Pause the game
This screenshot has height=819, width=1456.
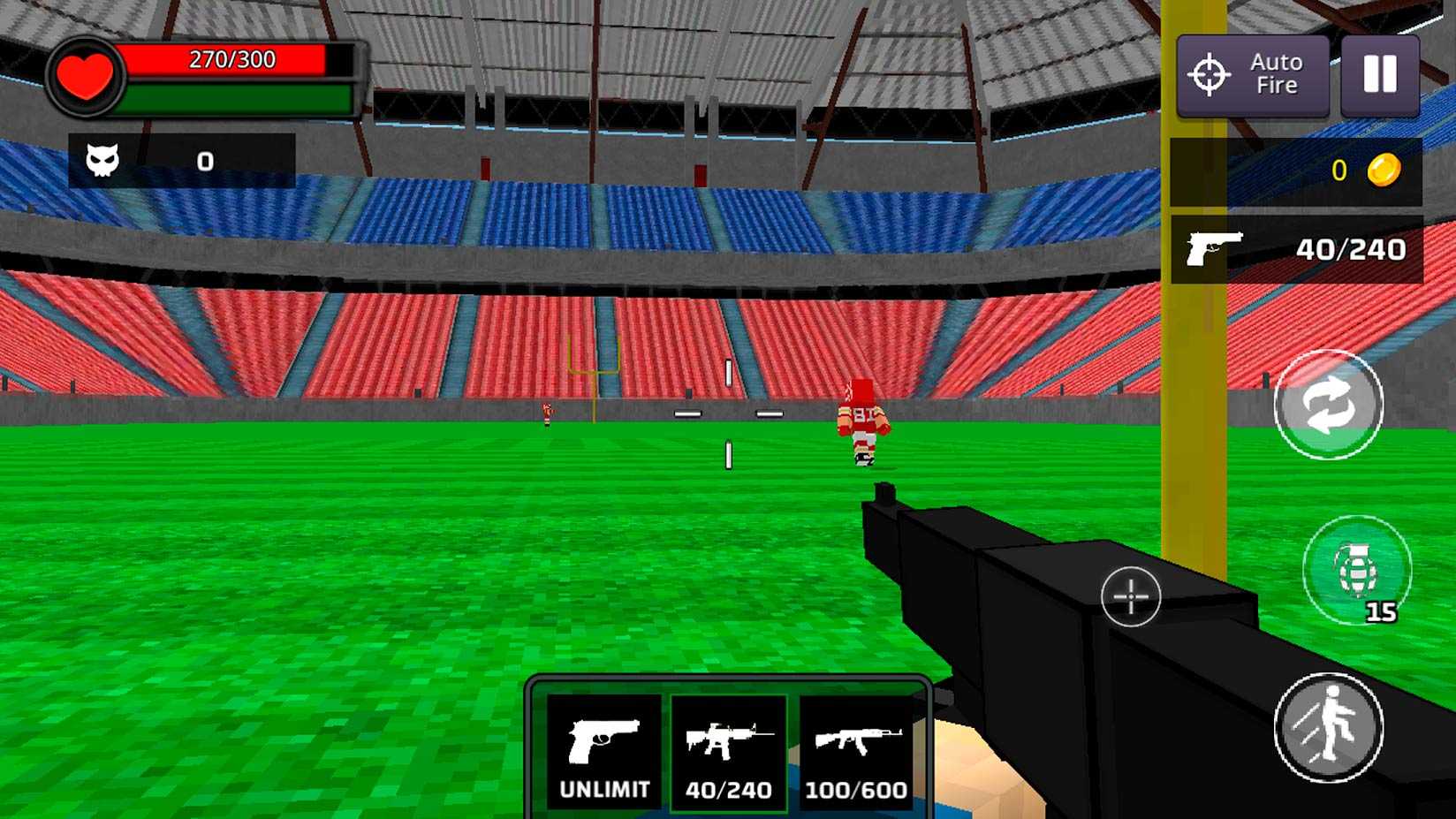coord(1379,75)
